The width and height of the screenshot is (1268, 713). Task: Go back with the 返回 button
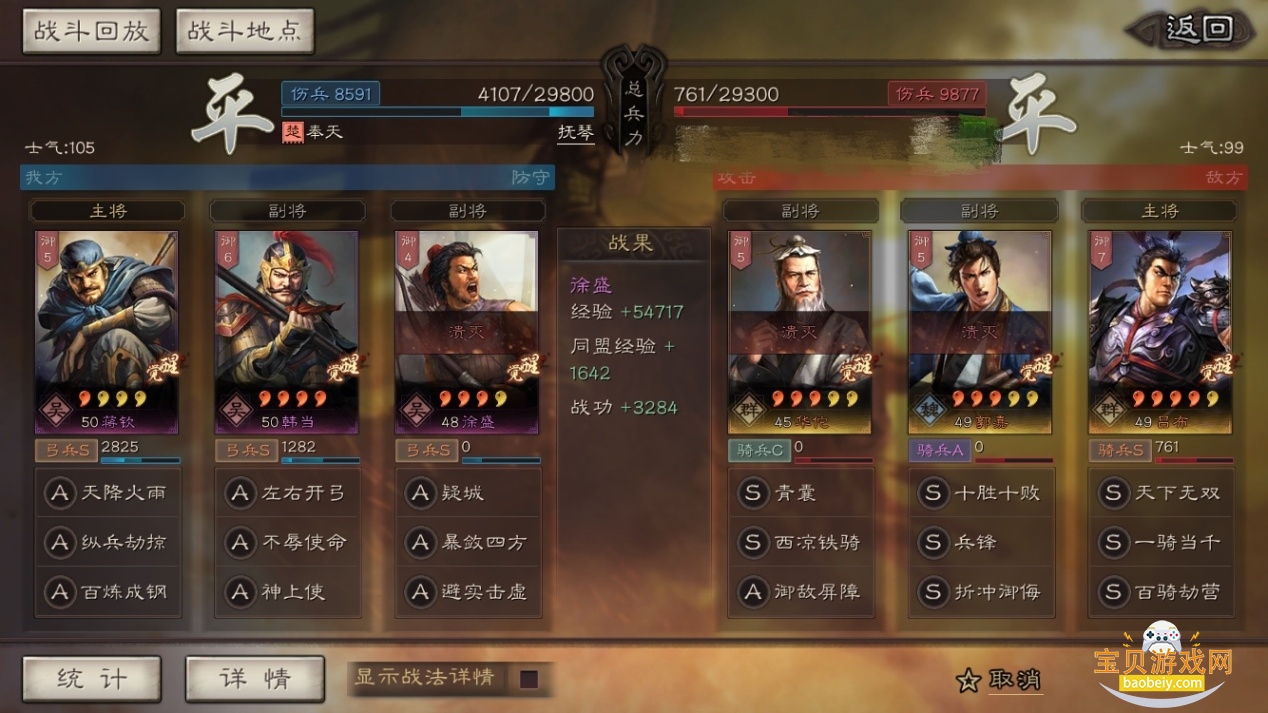point(1197,29)
